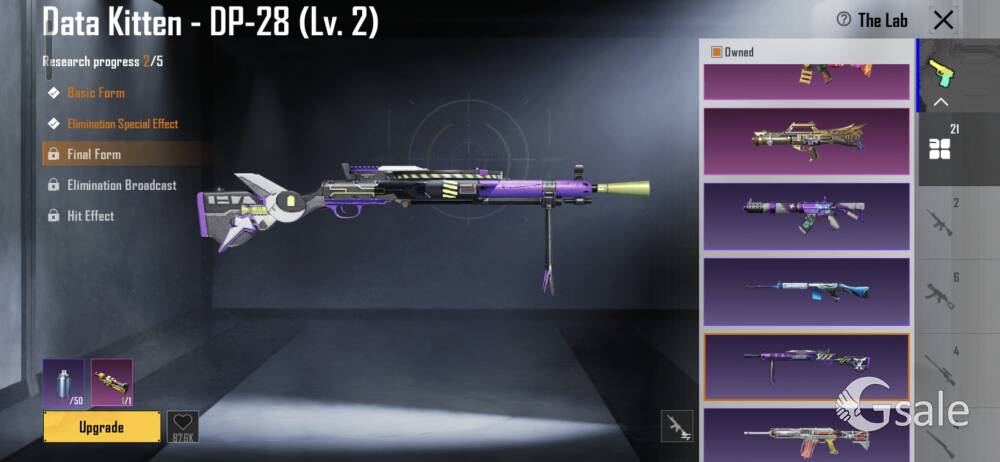Close the weapon lab screen
Viewport: 1000px width, 462px height.
pos(942,20)
